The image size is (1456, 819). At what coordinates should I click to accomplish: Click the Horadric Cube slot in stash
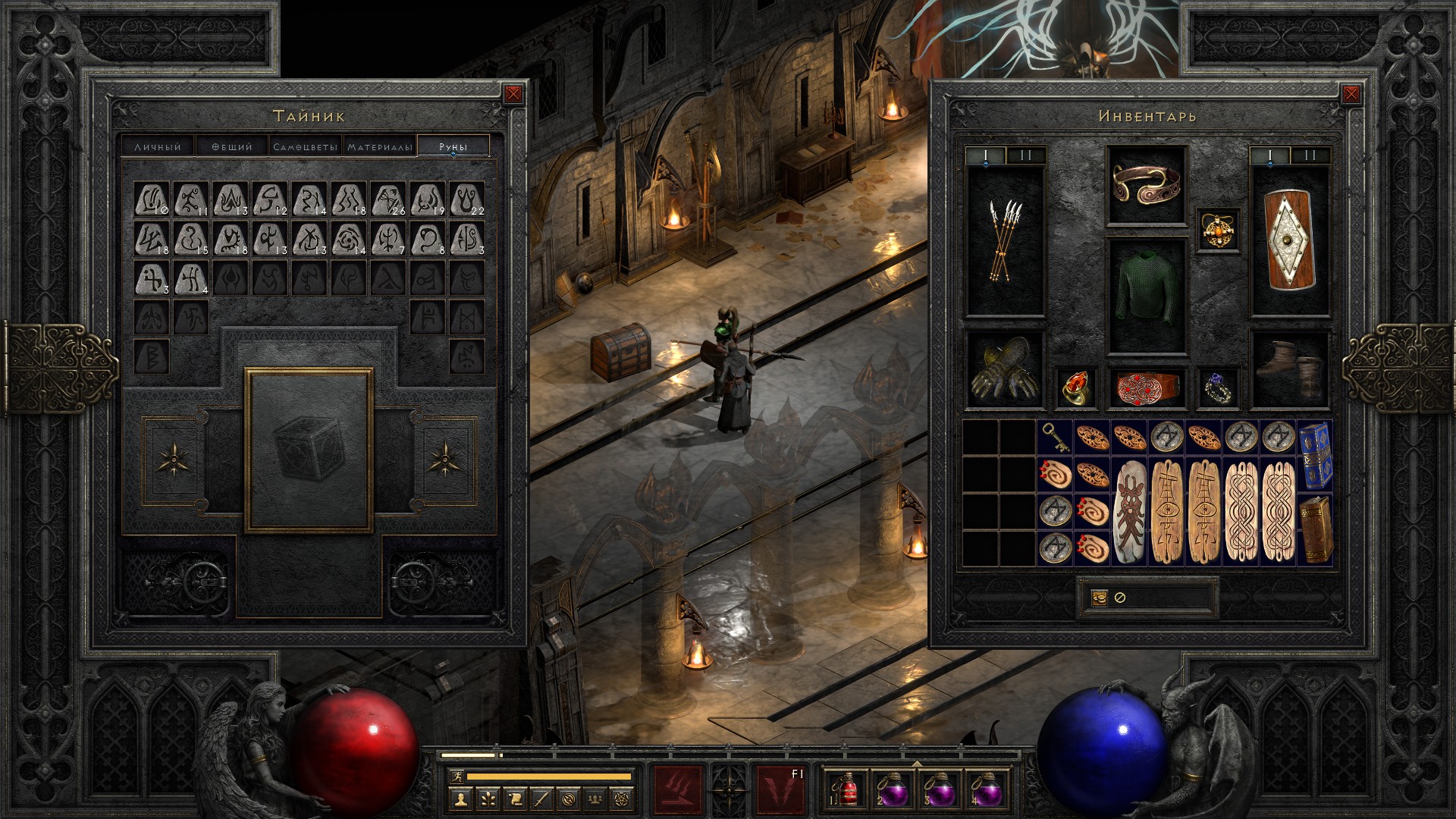tap(309, 450)
